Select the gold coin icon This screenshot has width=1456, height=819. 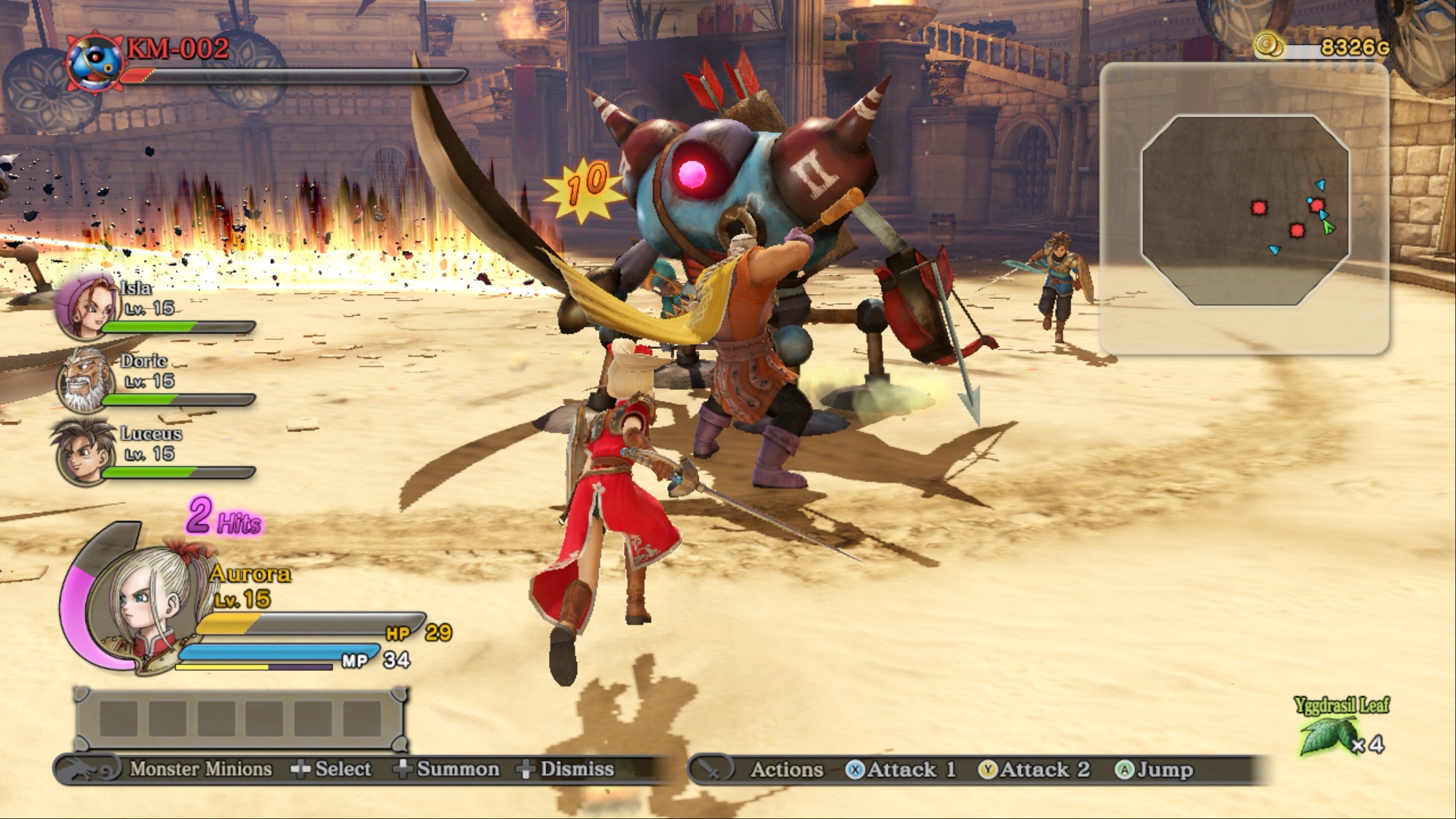click(1269, 46)
